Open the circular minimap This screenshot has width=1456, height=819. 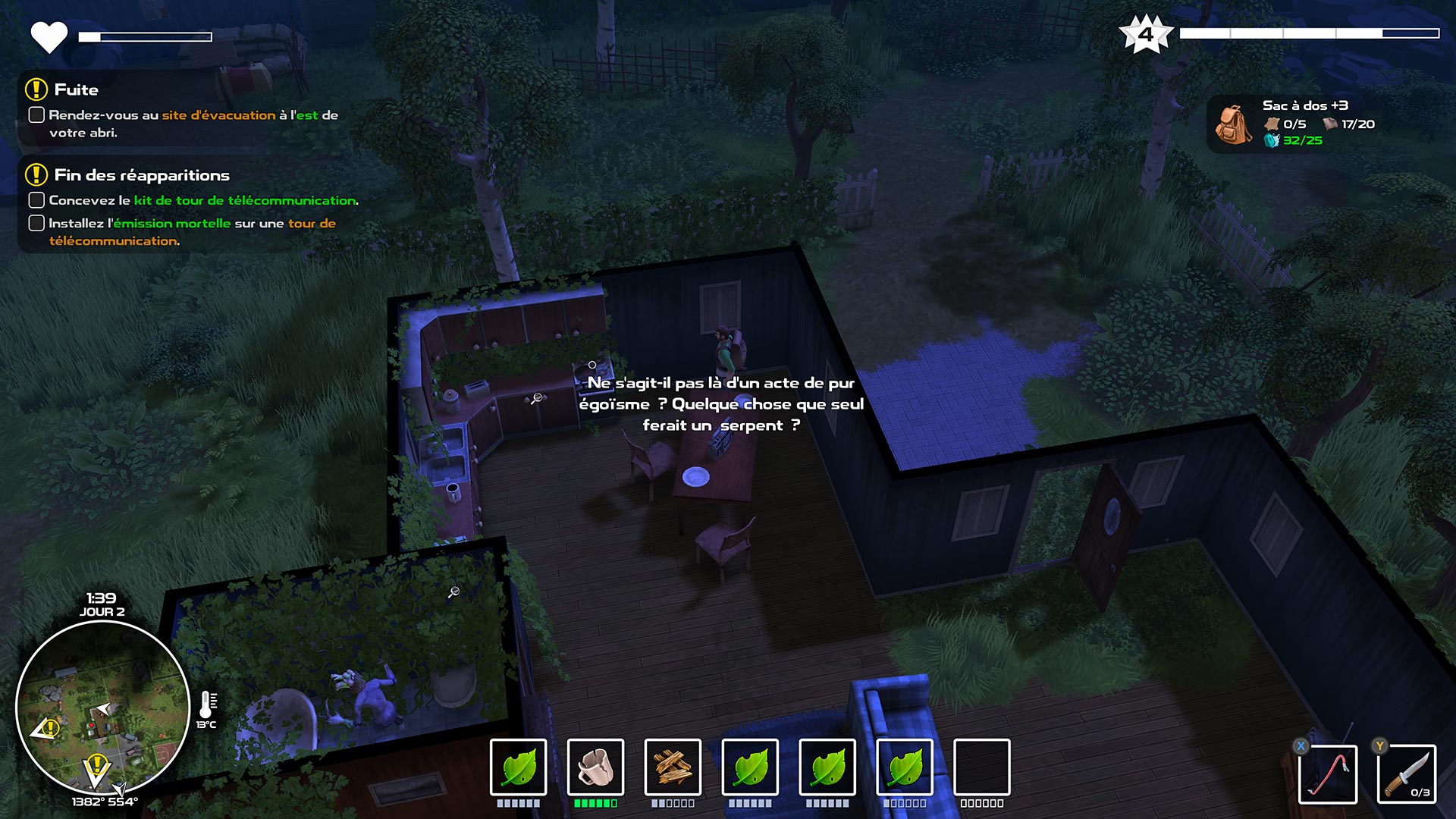(102, 708)
